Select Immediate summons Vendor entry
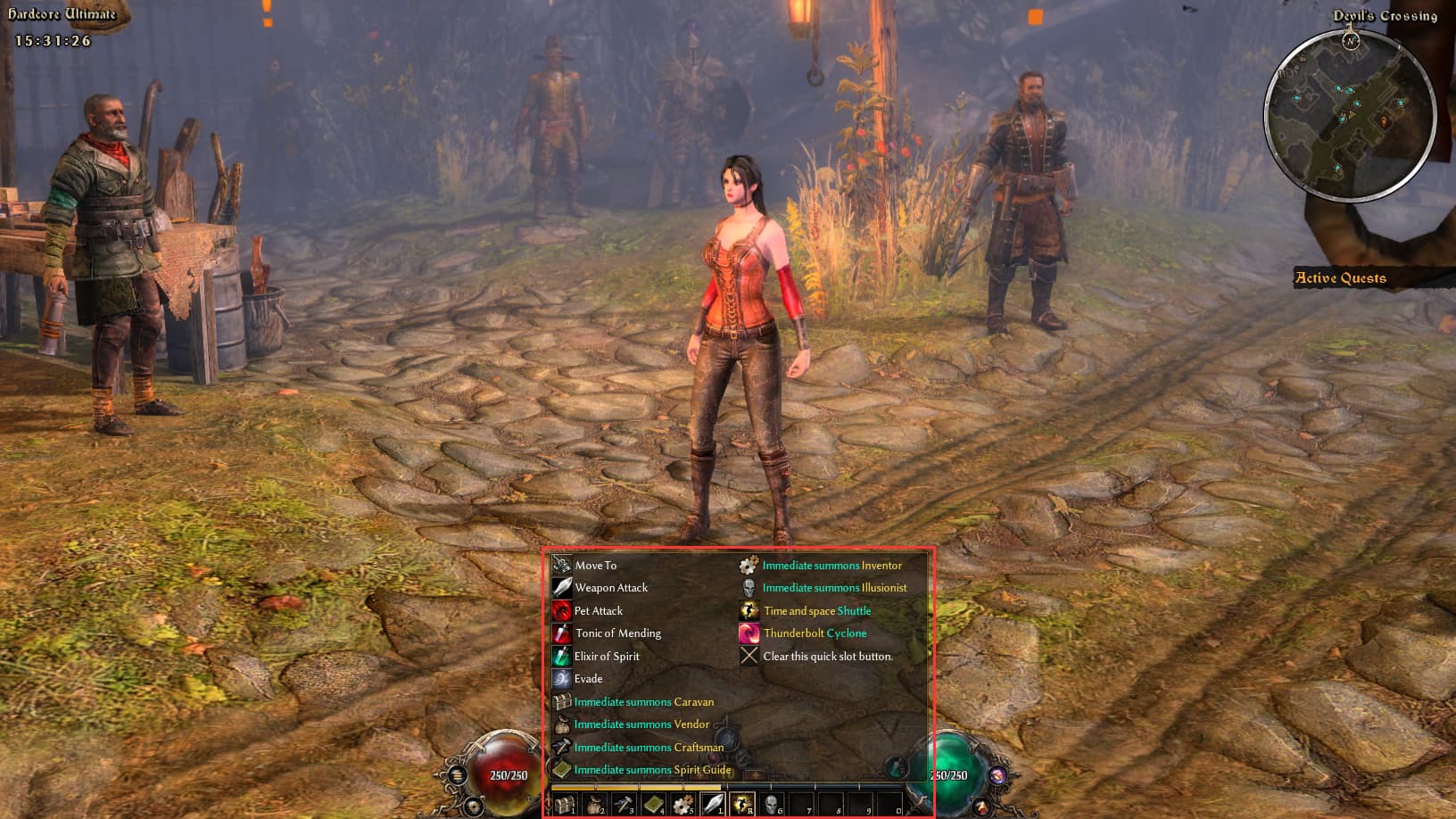Screen dimensions: 1456x819 click(641, 724)
